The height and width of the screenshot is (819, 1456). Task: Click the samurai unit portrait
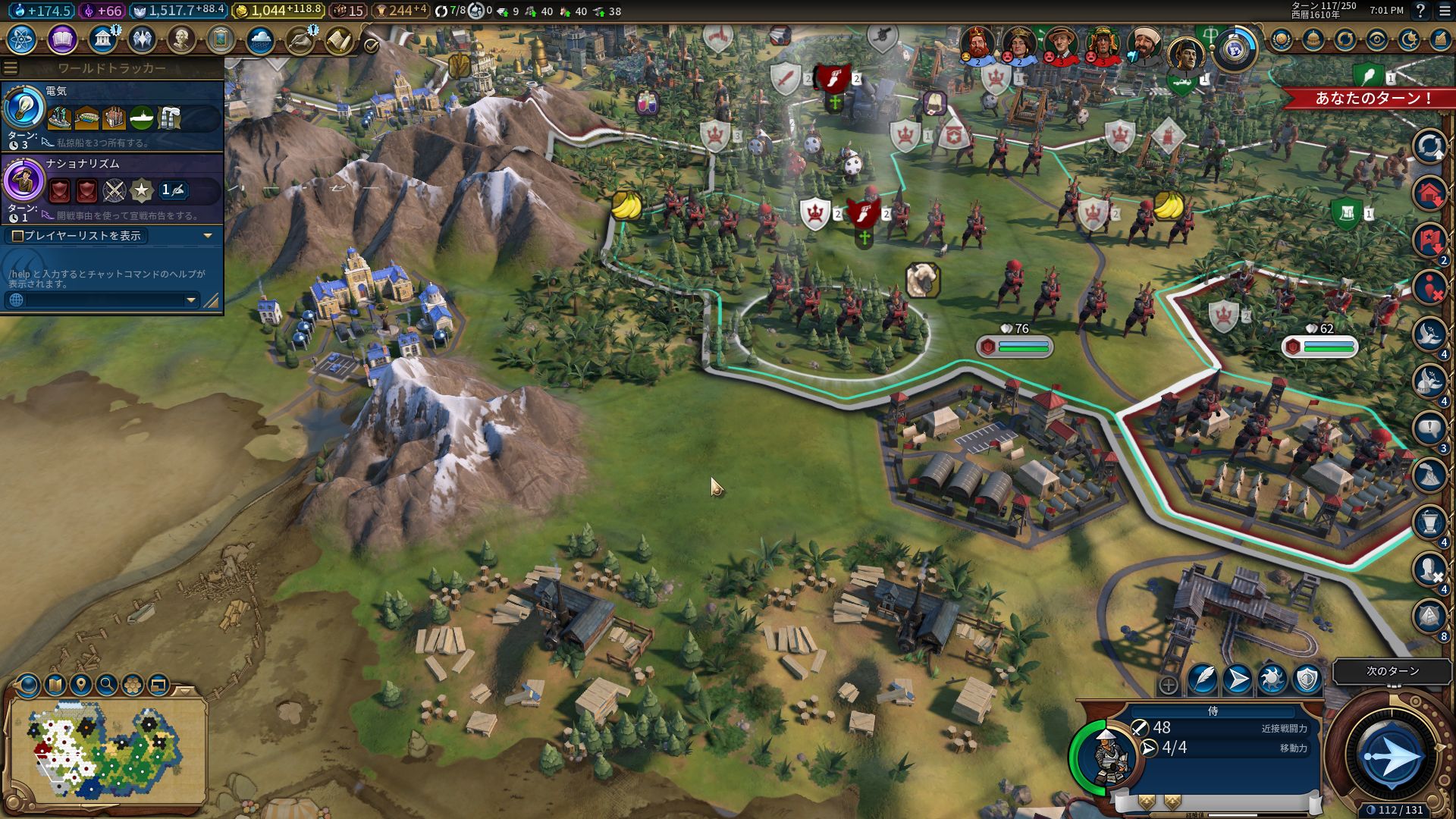coord(1108,756)
